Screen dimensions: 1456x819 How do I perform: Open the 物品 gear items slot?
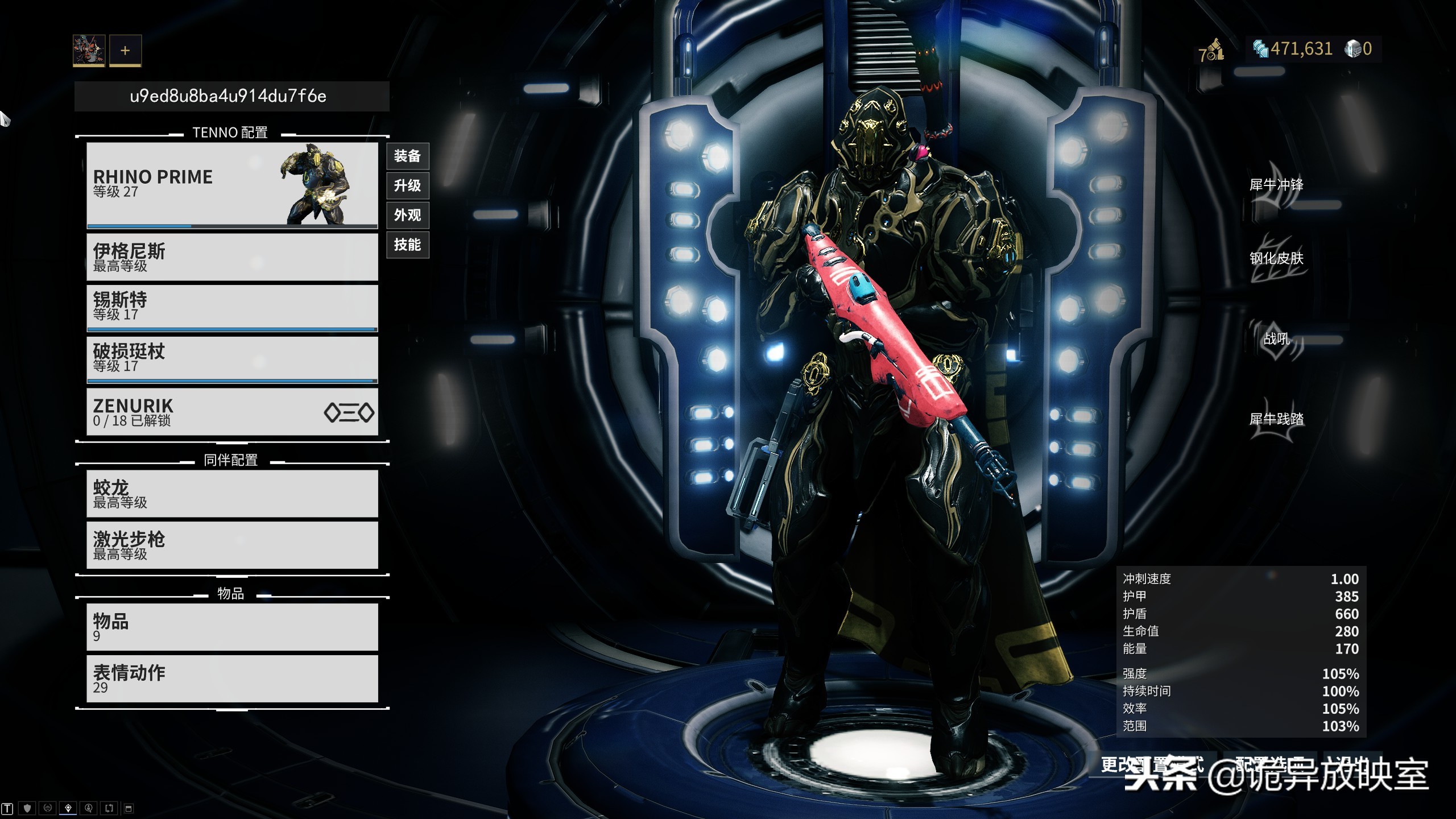coord(232,627)
